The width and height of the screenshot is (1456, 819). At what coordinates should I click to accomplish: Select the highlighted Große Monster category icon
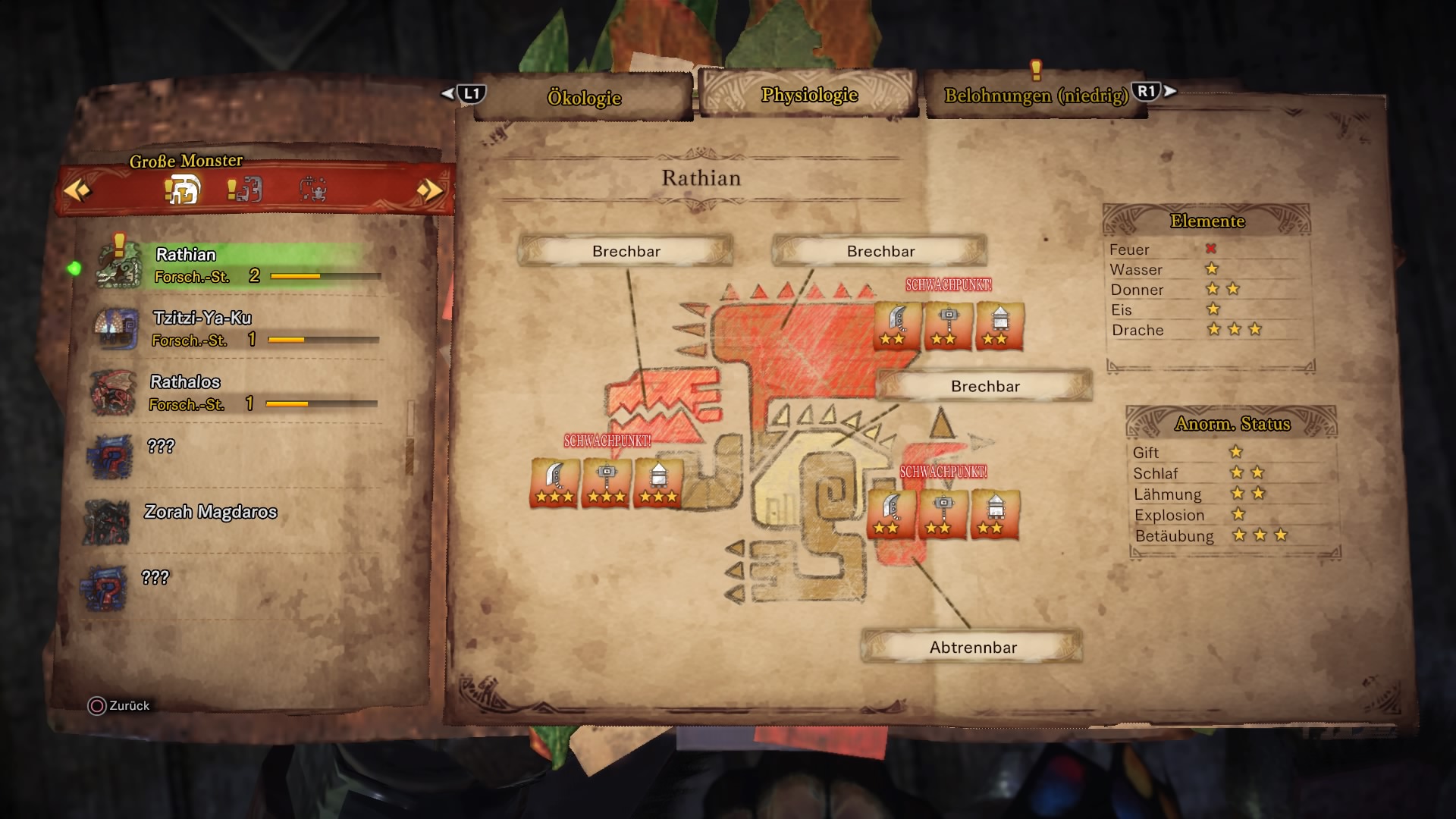[x=183, y=189]
